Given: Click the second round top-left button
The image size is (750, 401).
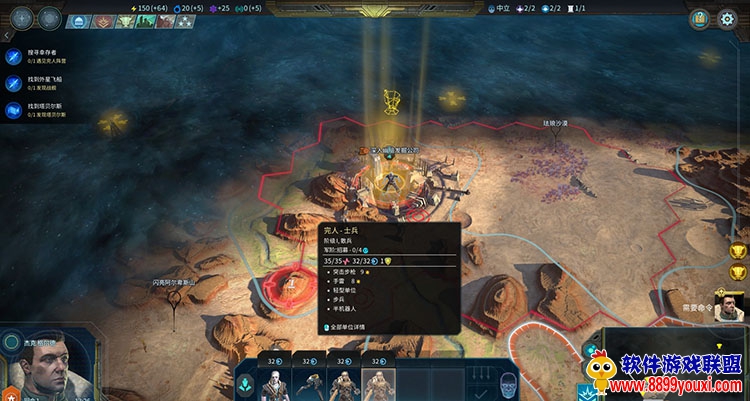Looking at the screenshot, I should coord(48,18).
